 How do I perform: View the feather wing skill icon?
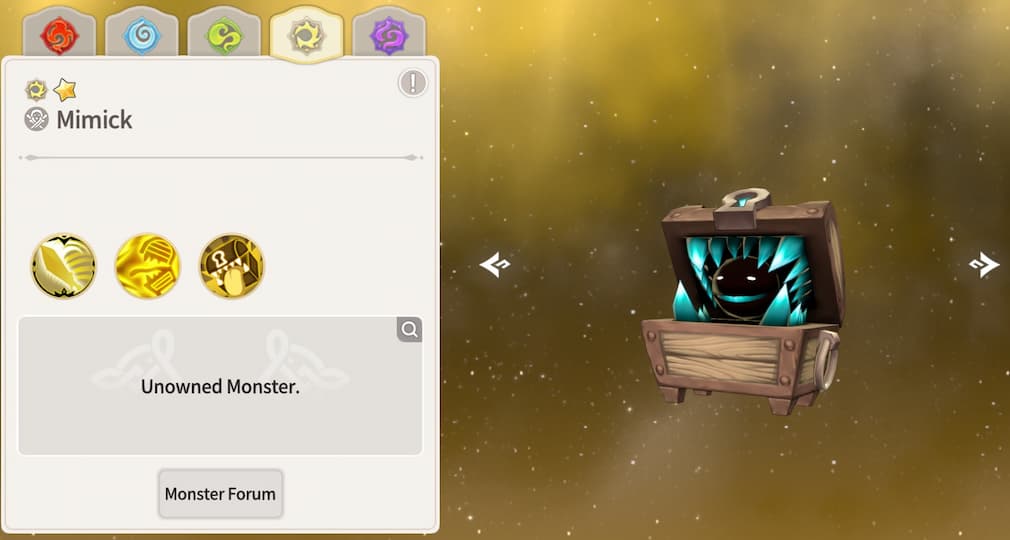tap(63, 266)
